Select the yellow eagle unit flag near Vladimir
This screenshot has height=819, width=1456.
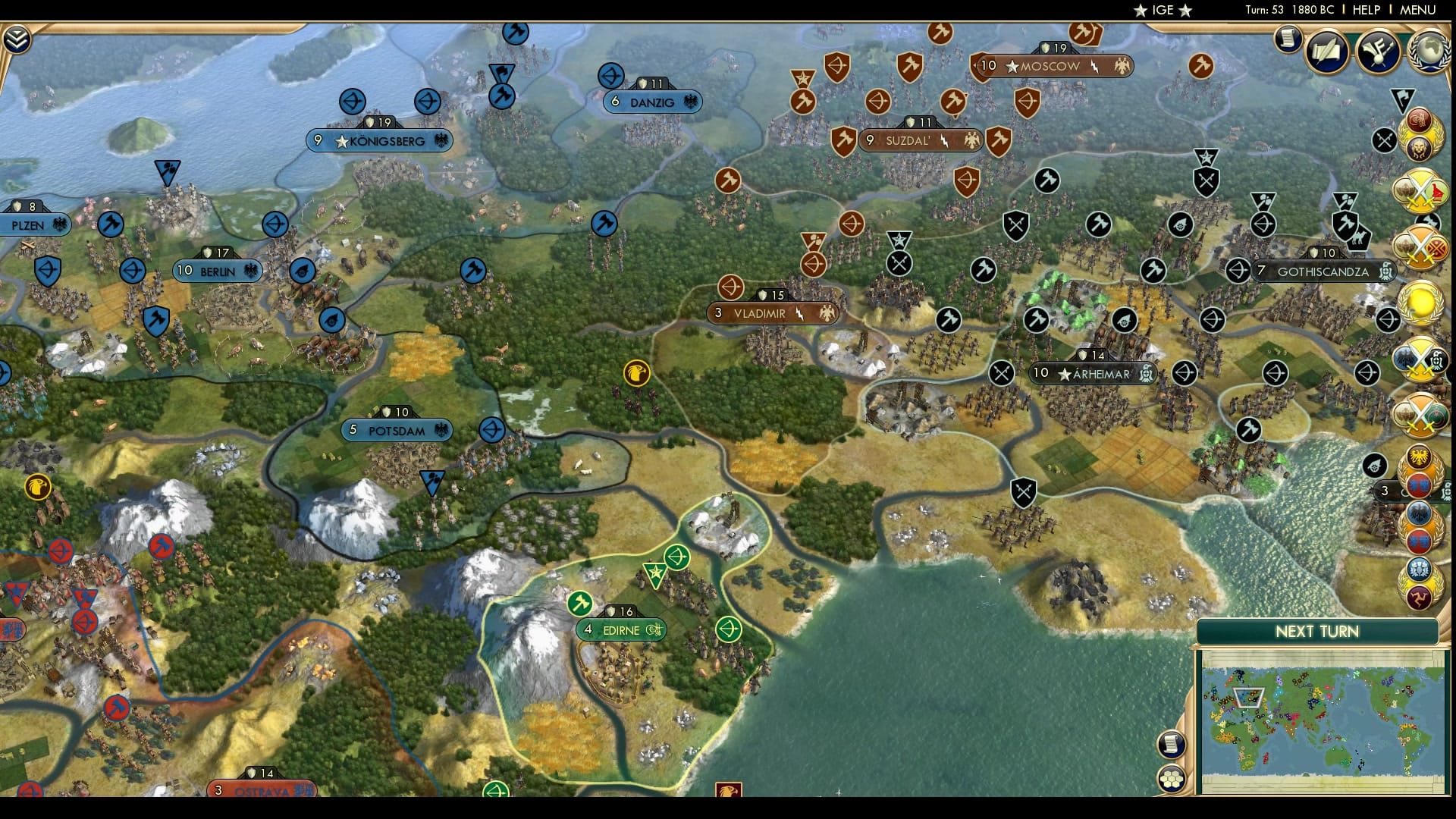tap(637, 374)
